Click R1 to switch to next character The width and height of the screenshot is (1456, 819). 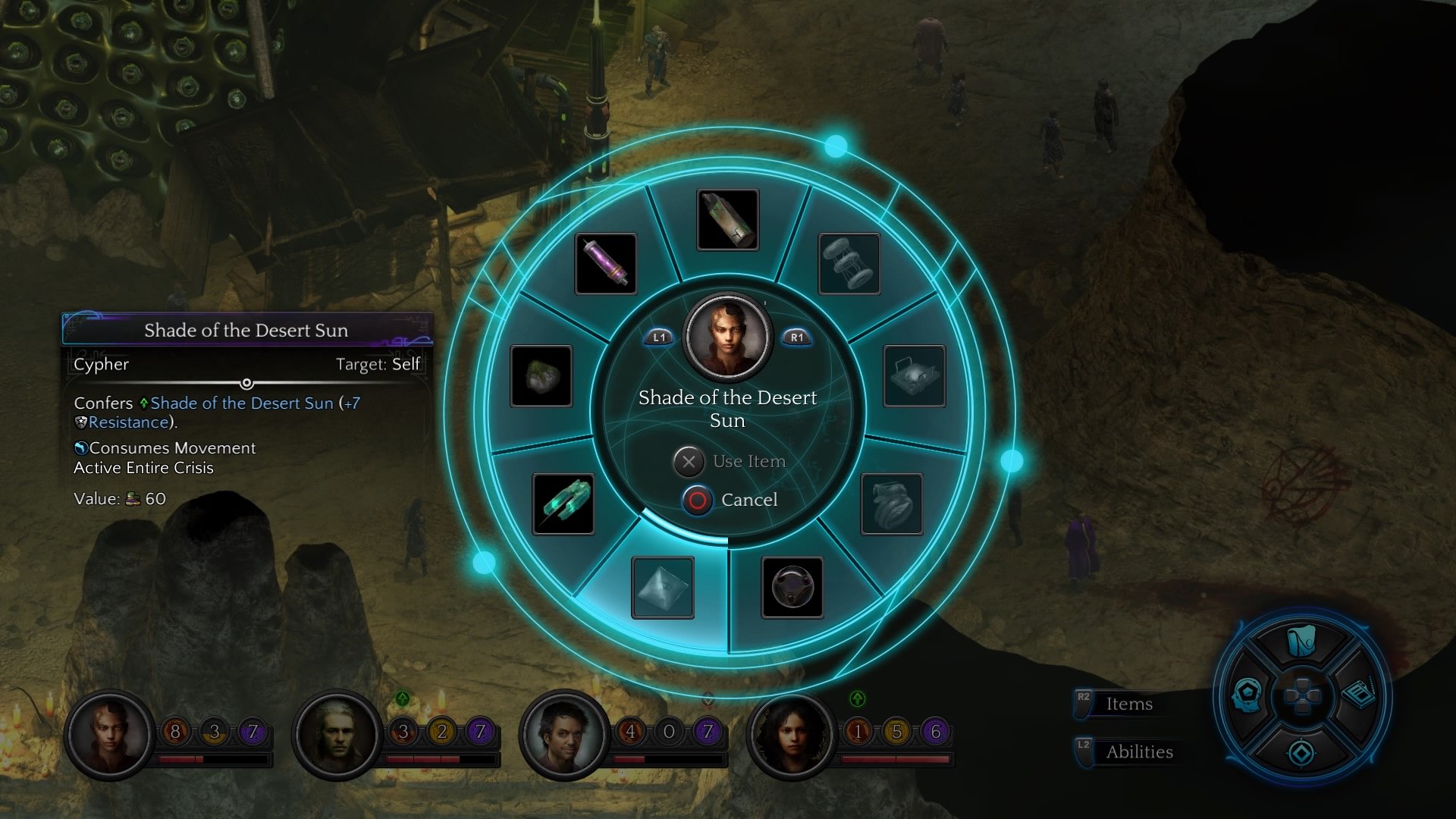795,338
